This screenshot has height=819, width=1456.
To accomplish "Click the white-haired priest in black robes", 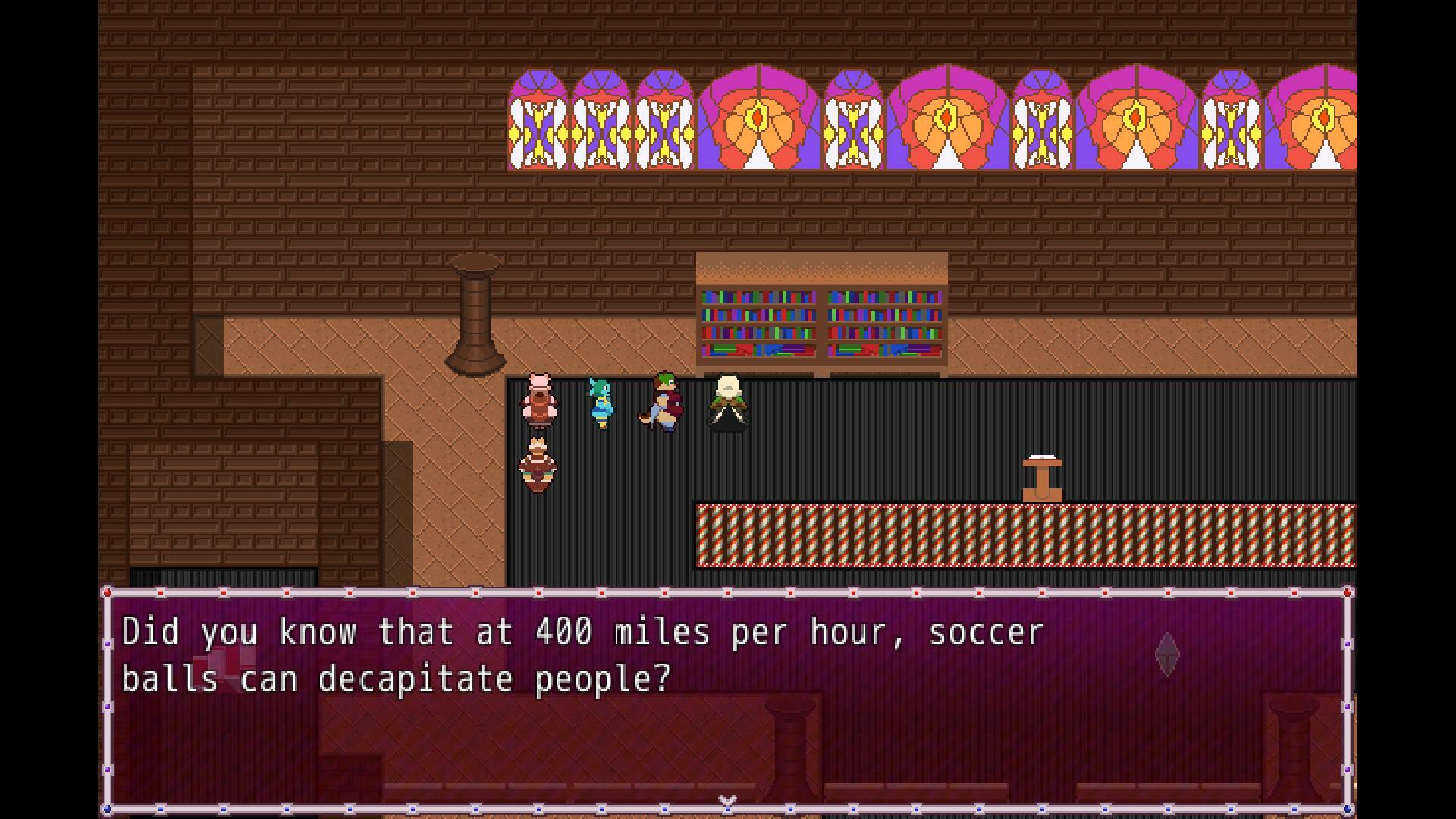I will click(727, 400).
